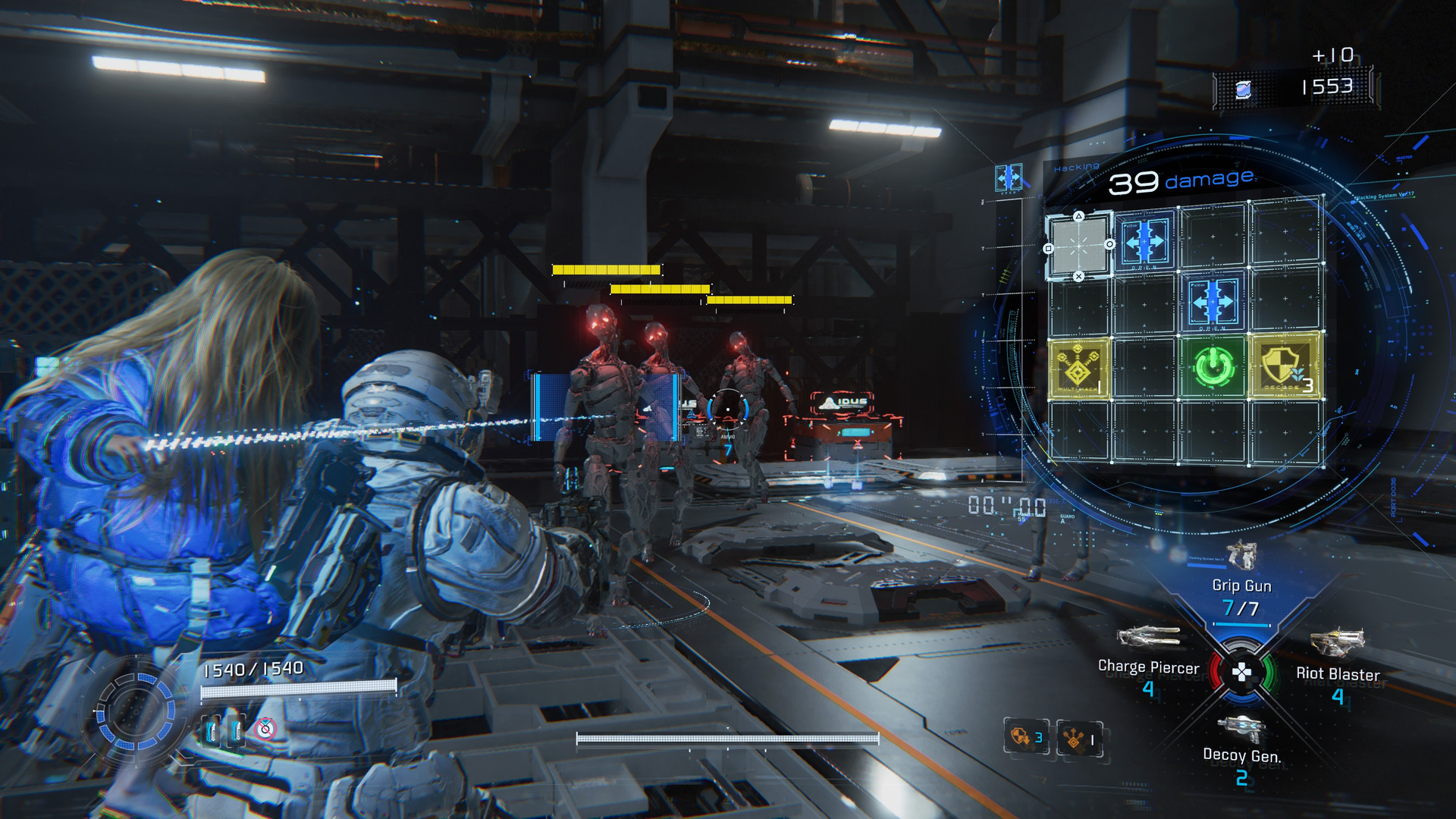1456x819 pixels.
Task: Select the highlighted grey cursor tile
Action: (1079, 246)
